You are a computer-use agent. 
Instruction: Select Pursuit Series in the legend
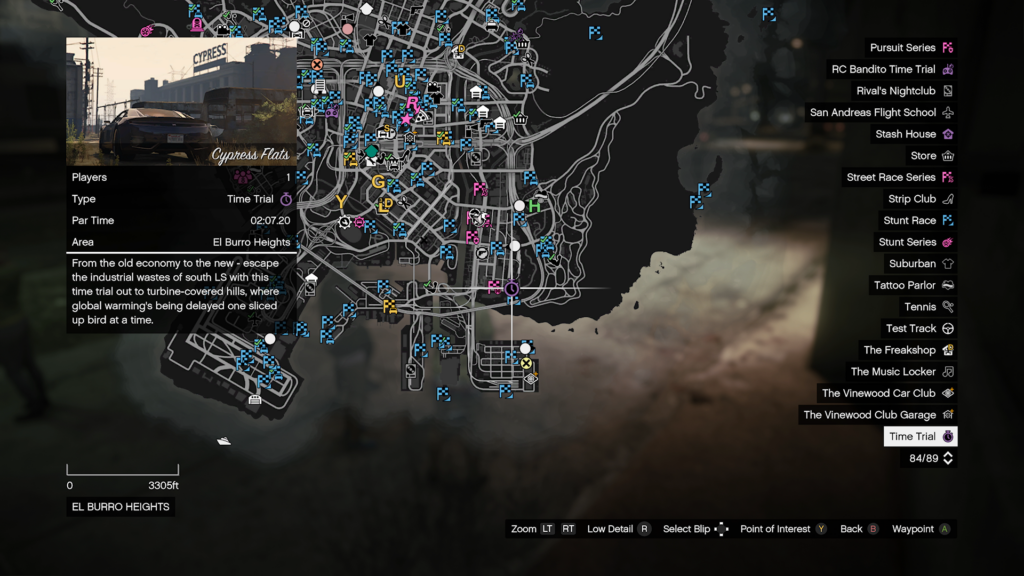[902, 48]
